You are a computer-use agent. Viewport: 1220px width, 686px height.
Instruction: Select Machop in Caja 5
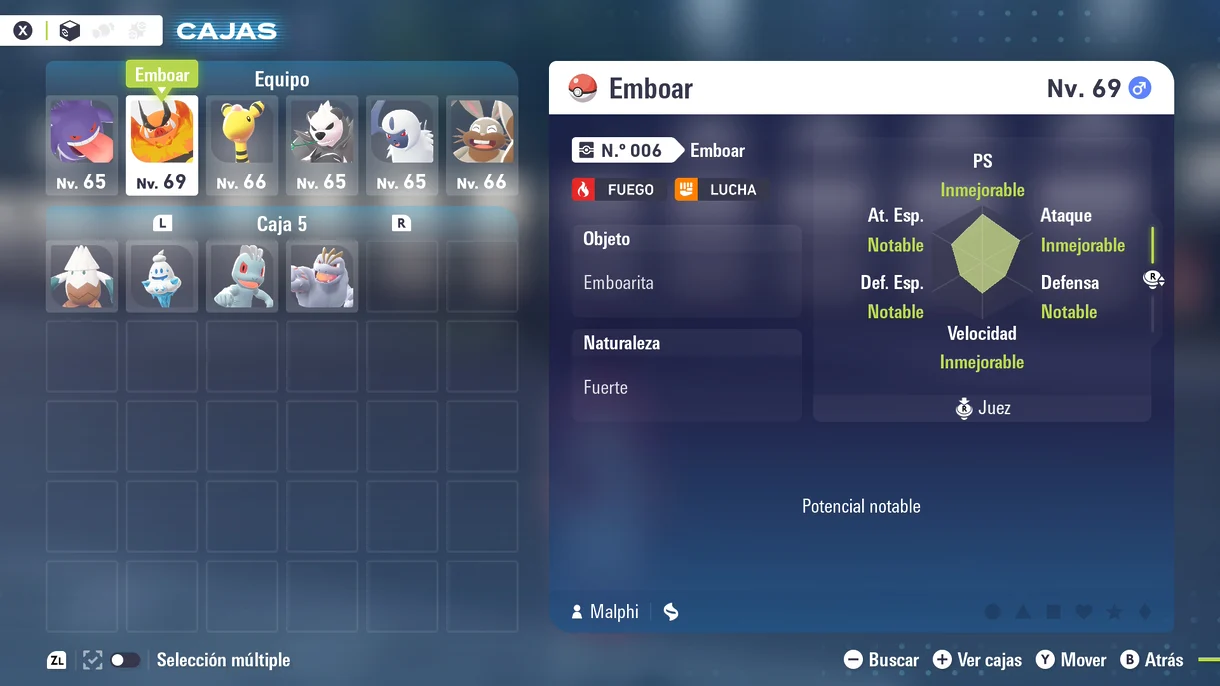click(242, 275)
